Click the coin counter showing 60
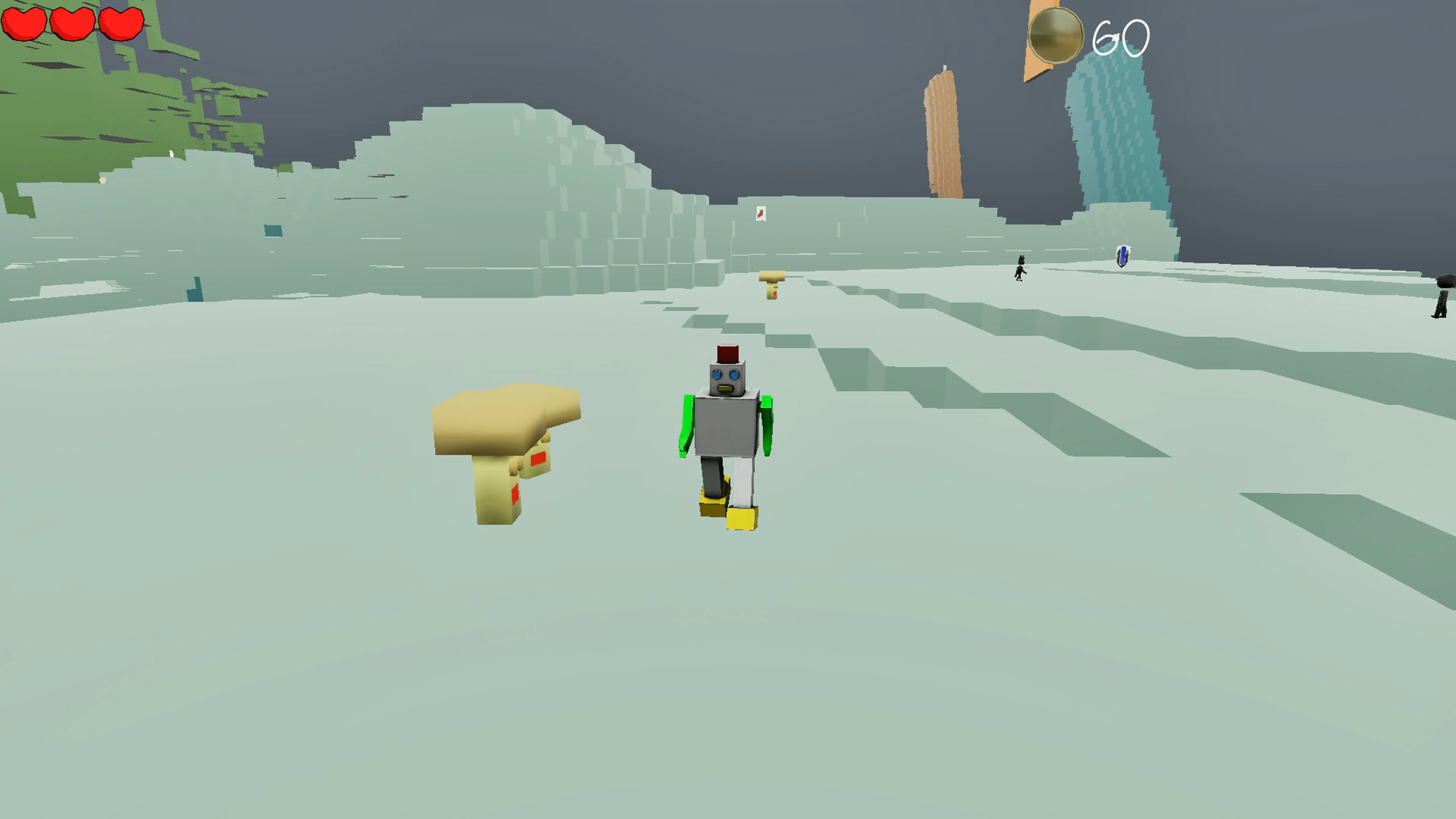 click(x=1118, y=37)
